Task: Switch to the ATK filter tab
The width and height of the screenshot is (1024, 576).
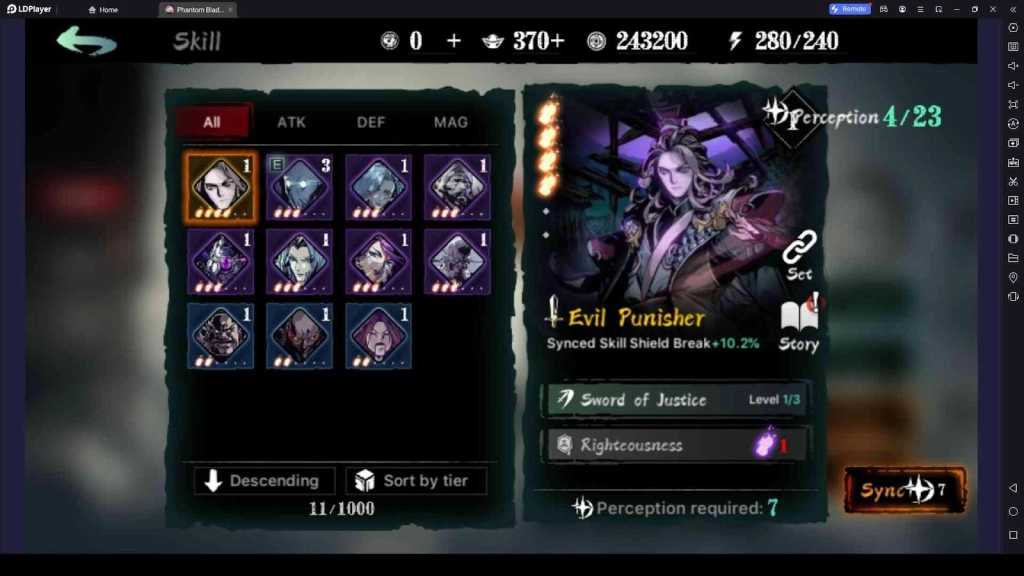Action: [291, 122]
